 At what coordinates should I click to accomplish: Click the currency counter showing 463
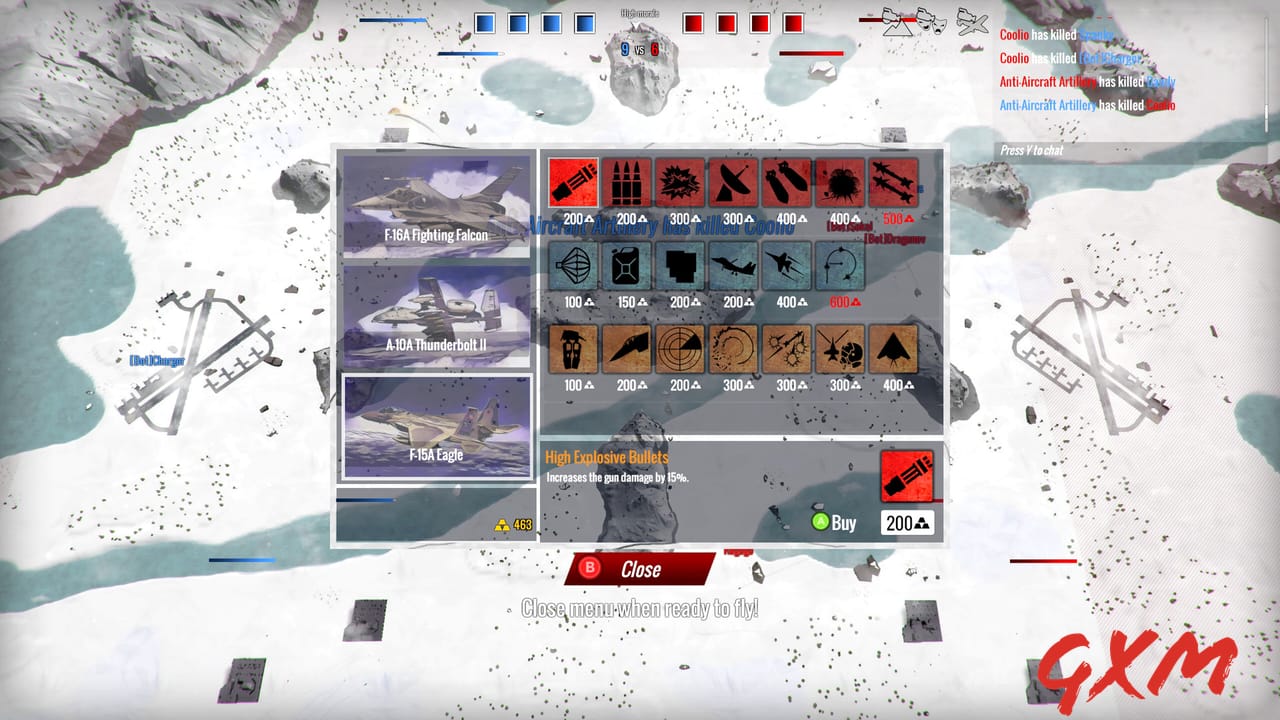coord(512,521)
